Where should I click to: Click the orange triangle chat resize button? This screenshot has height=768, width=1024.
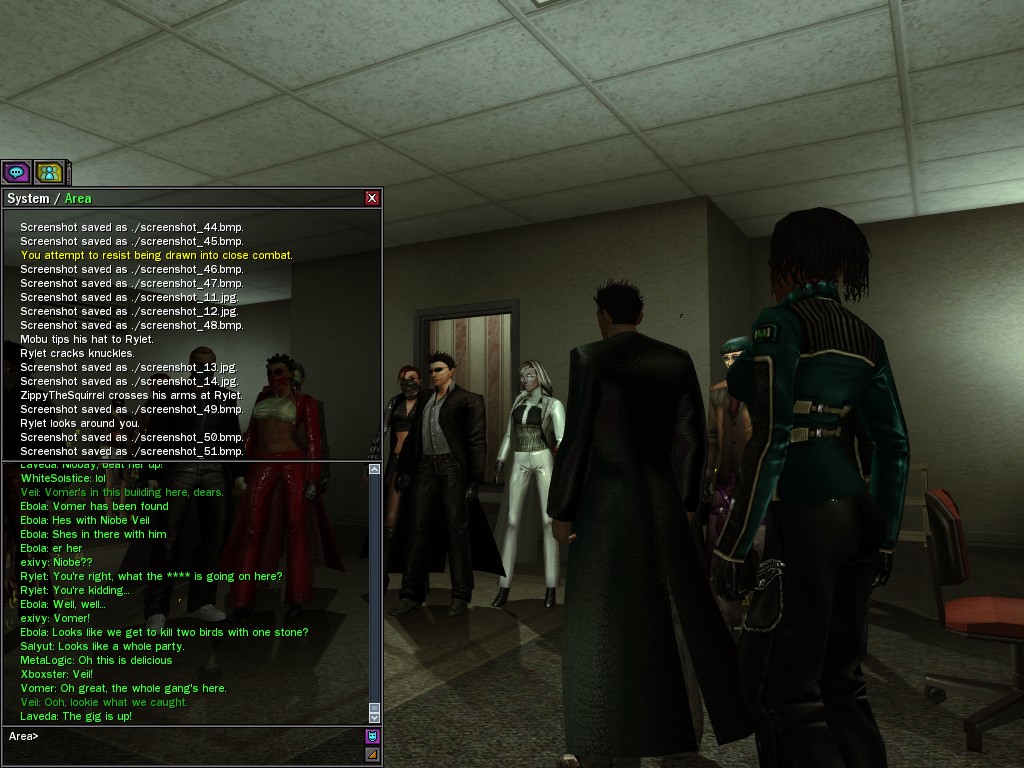coord(373,755)
